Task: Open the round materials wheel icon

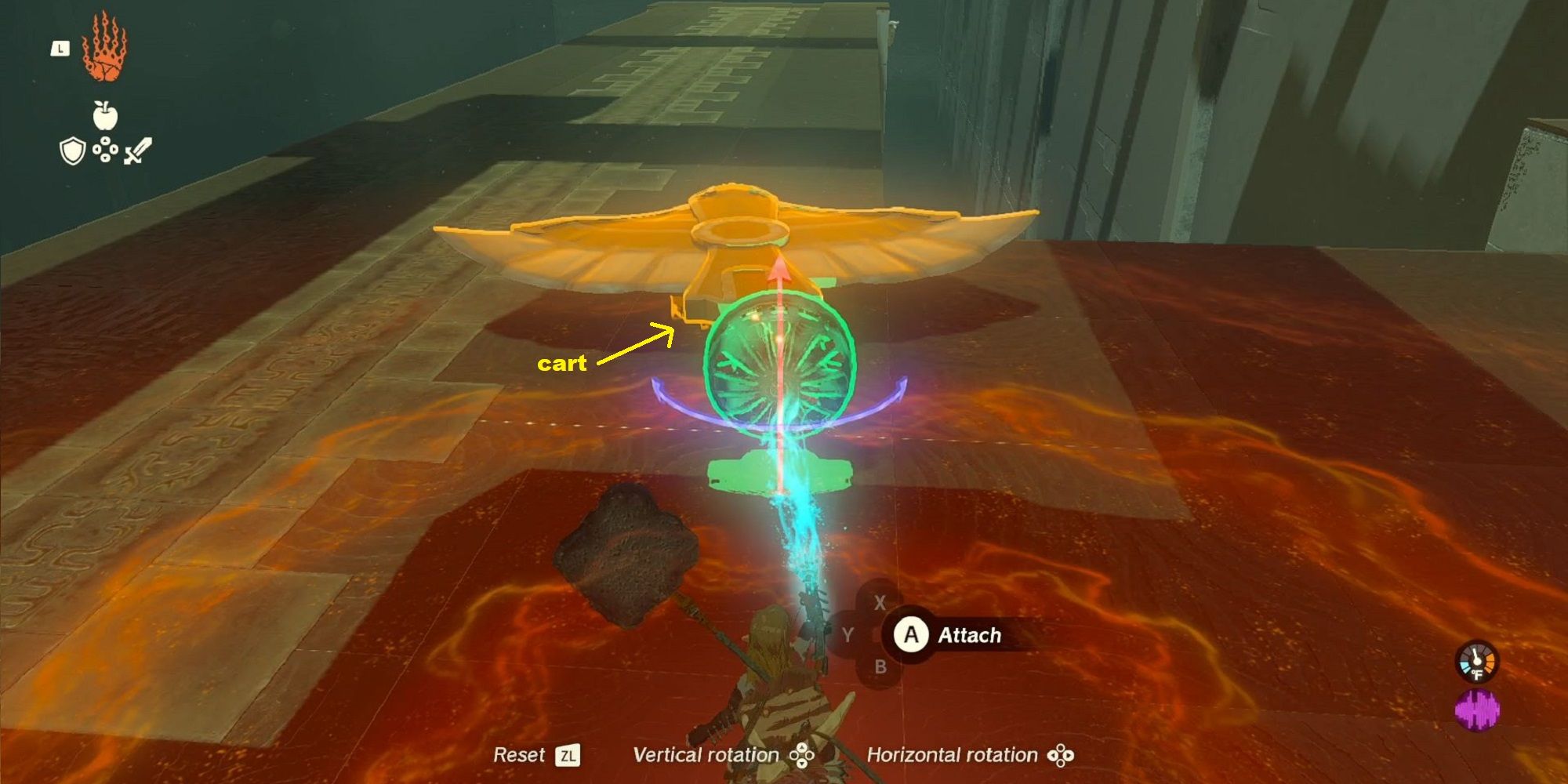Action: (105, 149)
